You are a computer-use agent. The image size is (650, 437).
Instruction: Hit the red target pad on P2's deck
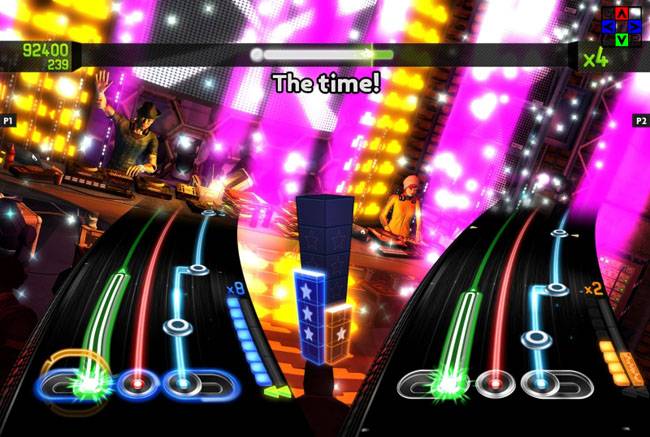pos(490,381)
